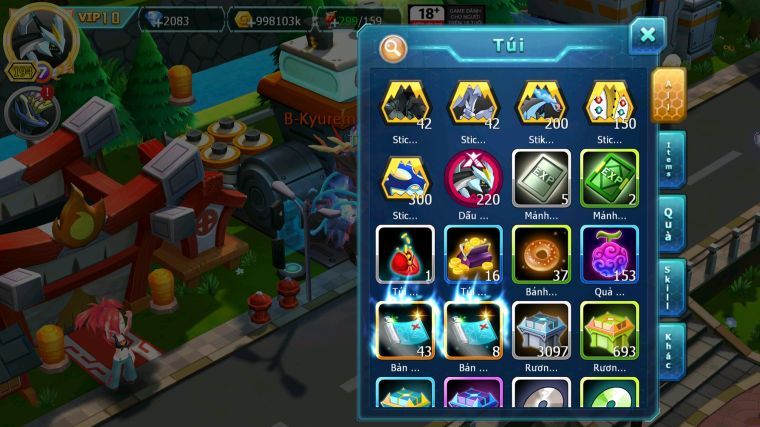Screen dimensions: 760x427
Task: Select the Dấu item with 220 count
Action: (x=473, y=178)
